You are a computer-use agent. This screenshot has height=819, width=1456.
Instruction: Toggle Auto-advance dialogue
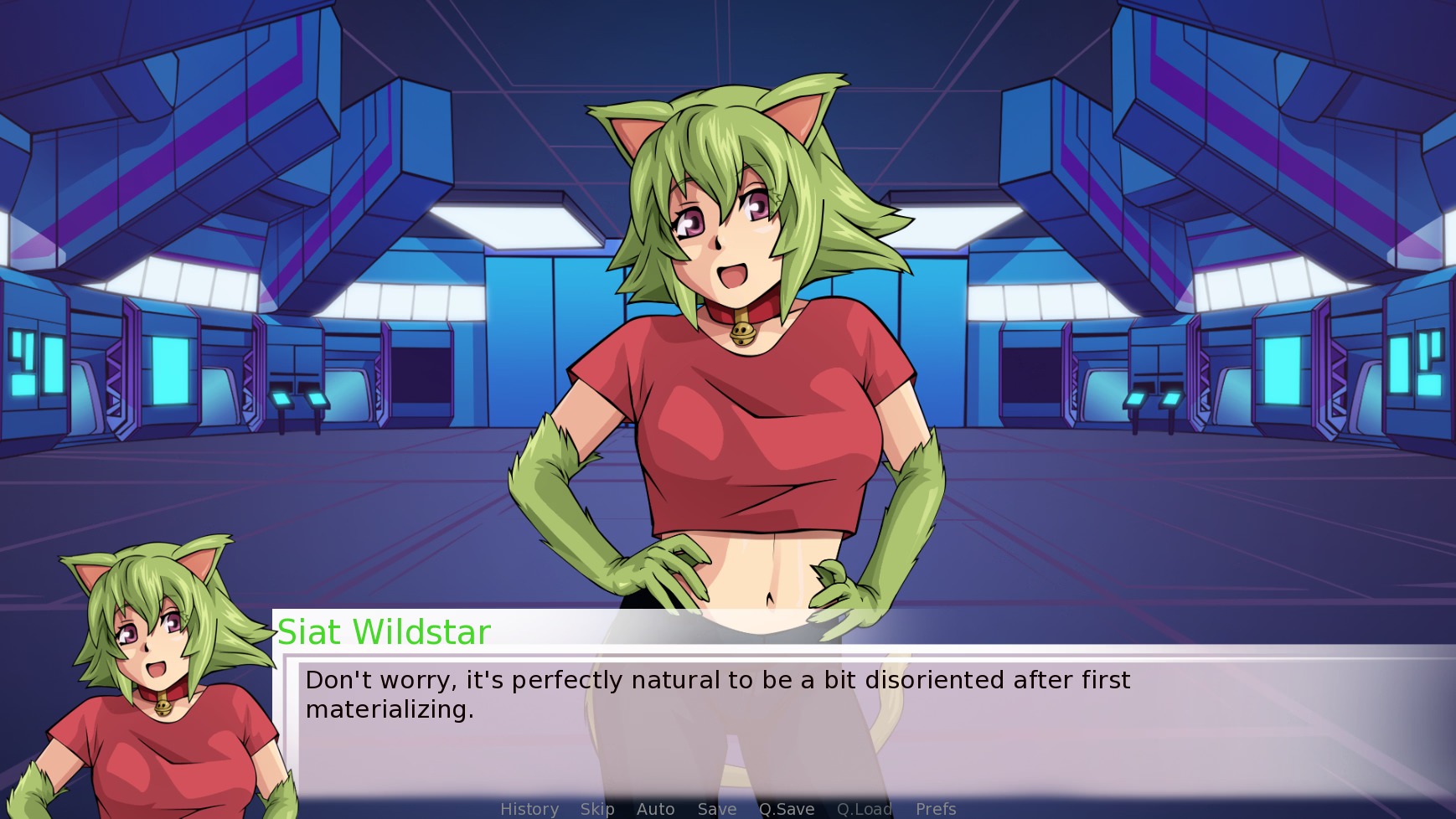coord(655,809)
